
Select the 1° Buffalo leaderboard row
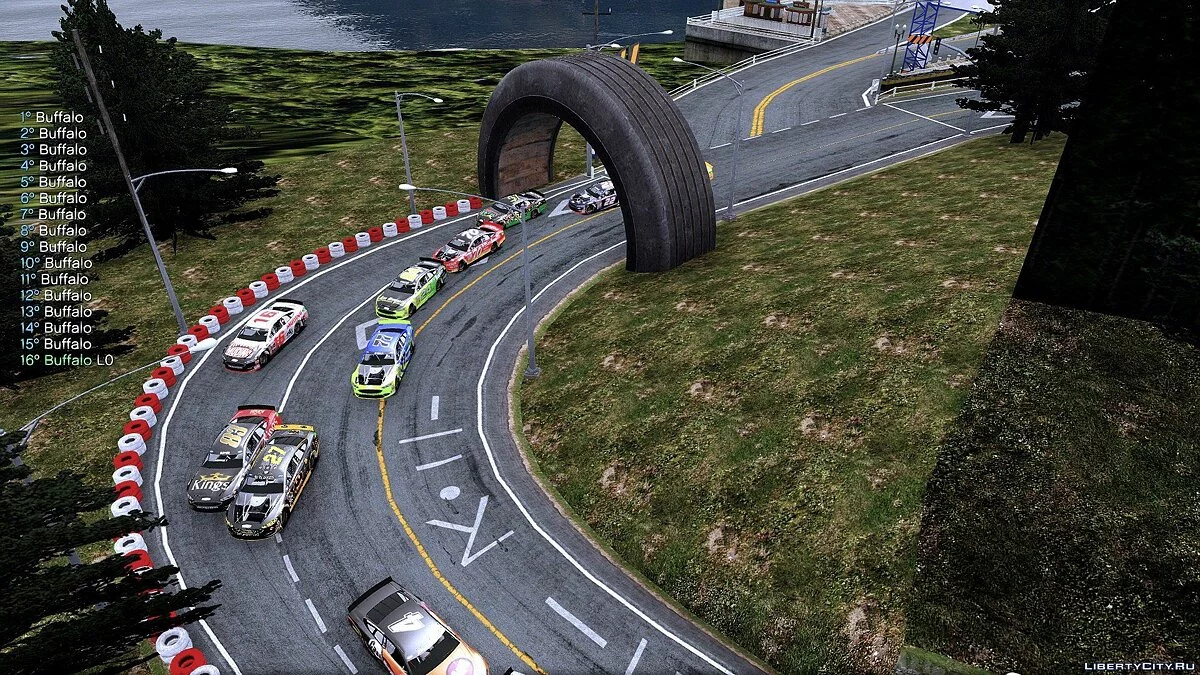(52, 117)
